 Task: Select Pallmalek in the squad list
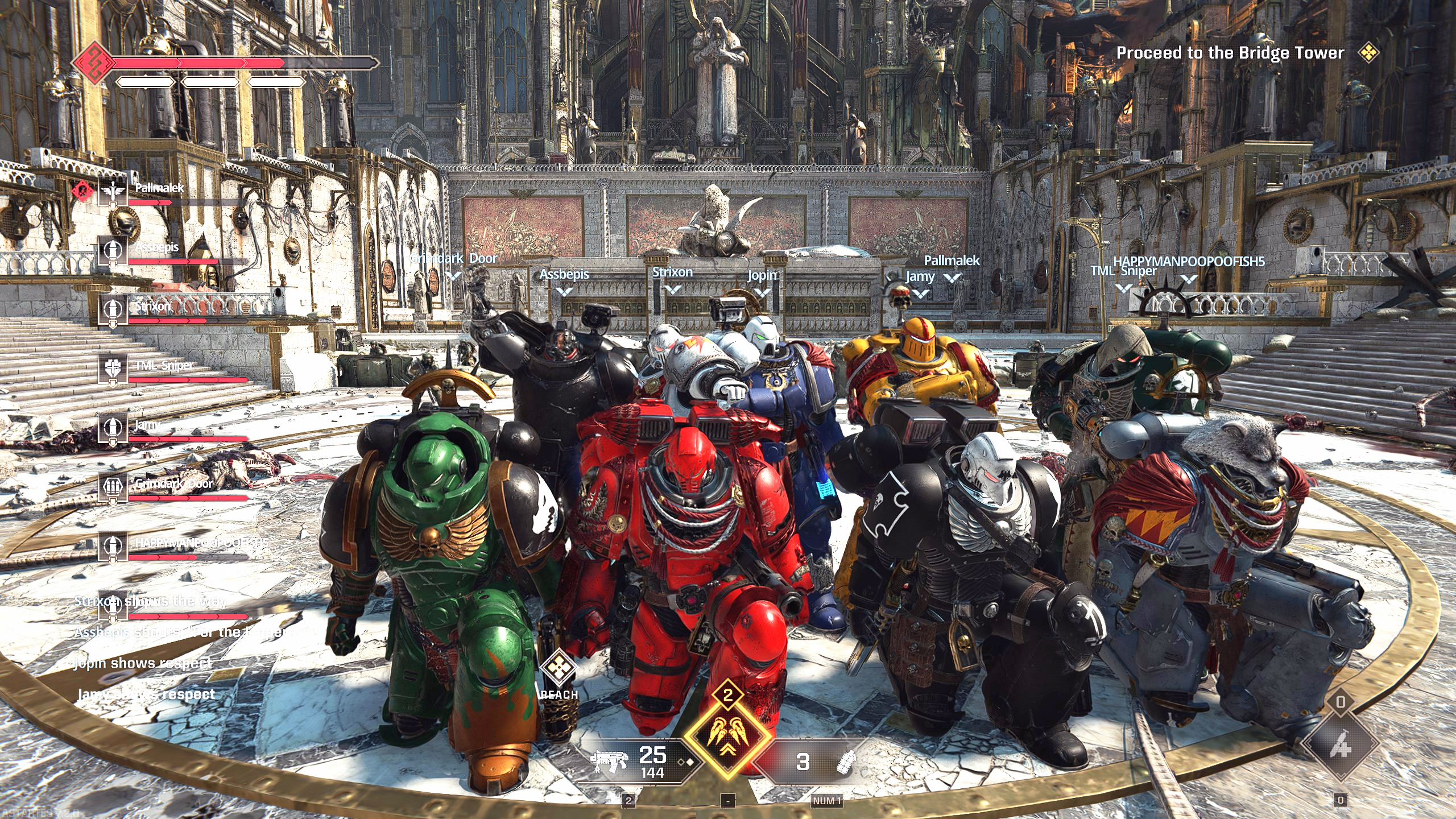[159, 188]
